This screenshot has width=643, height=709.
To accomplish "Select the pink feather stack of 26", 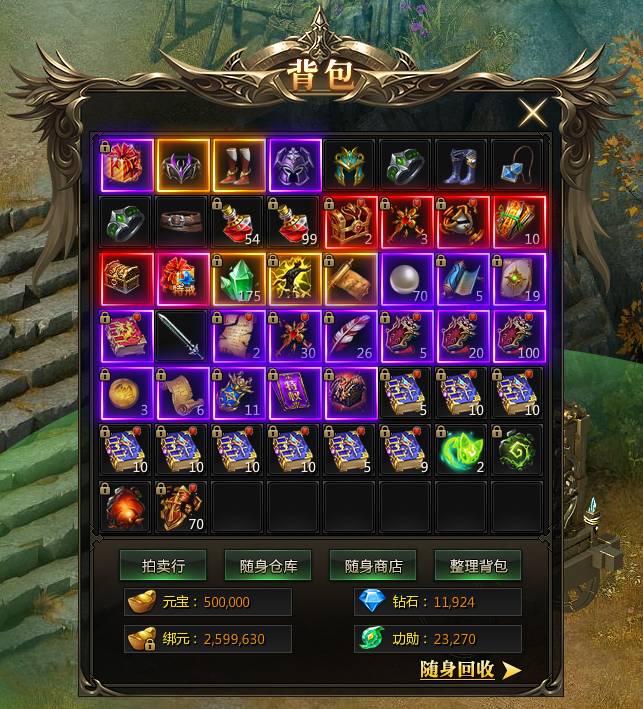I will (x=350, y=336).
